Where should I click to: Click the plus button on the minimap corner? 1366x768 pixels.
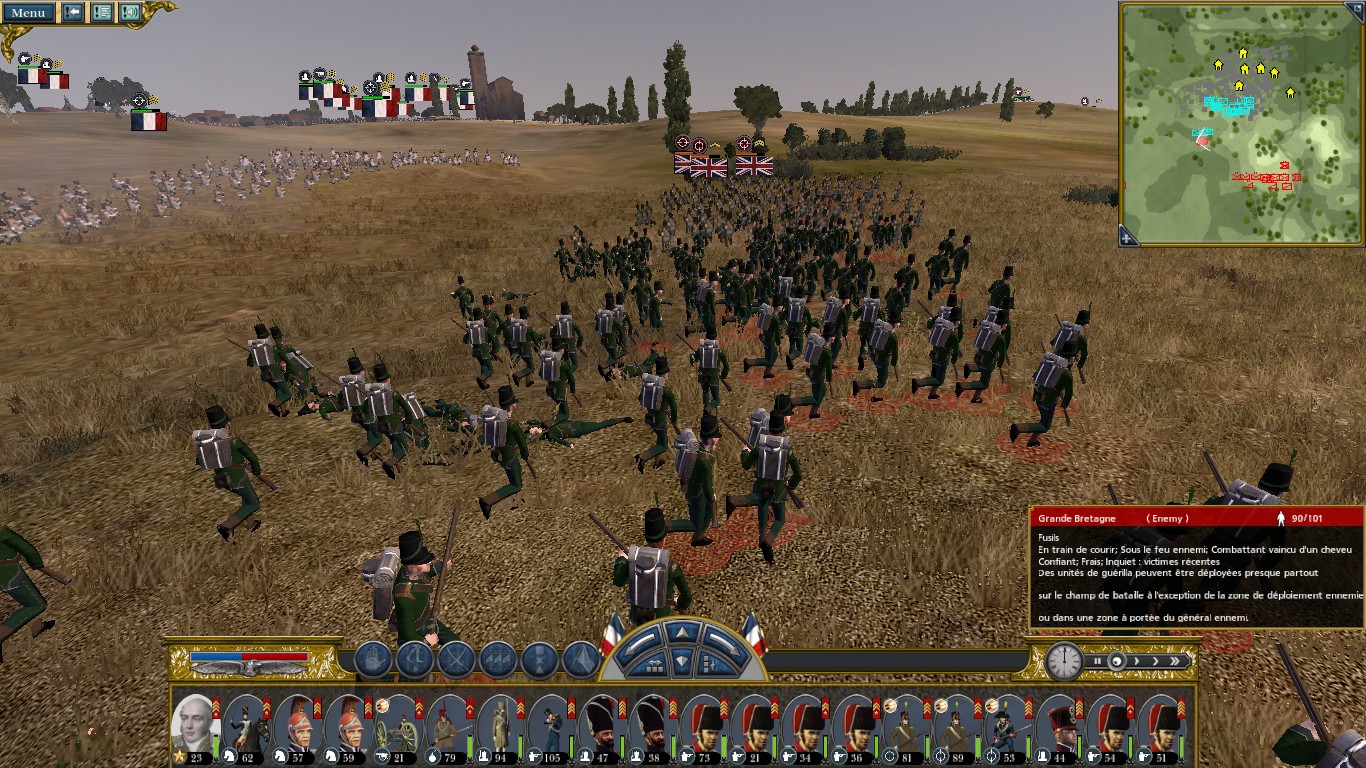pyautogui.click(x=1128, y=238)
